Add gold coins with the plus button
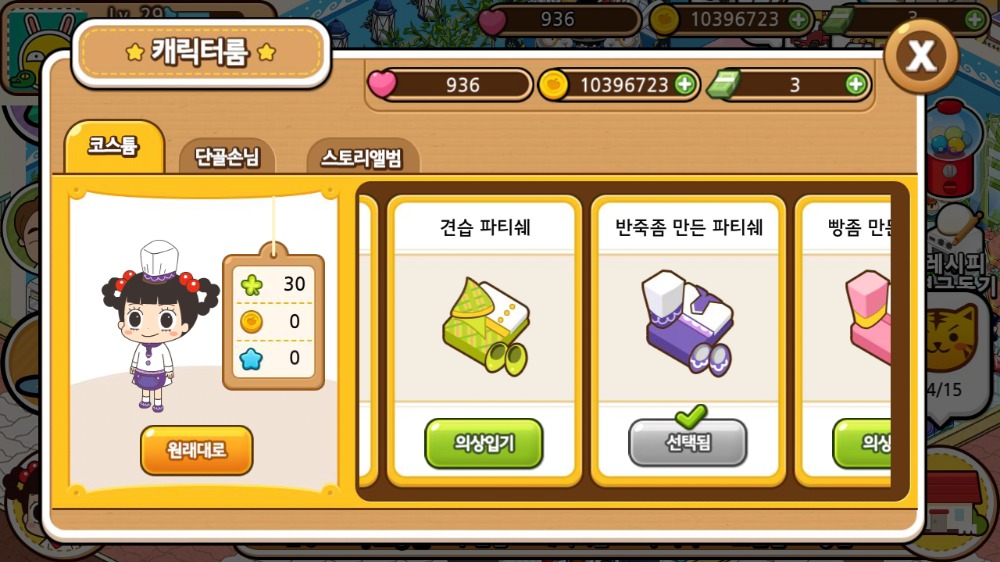 [685, 85]
